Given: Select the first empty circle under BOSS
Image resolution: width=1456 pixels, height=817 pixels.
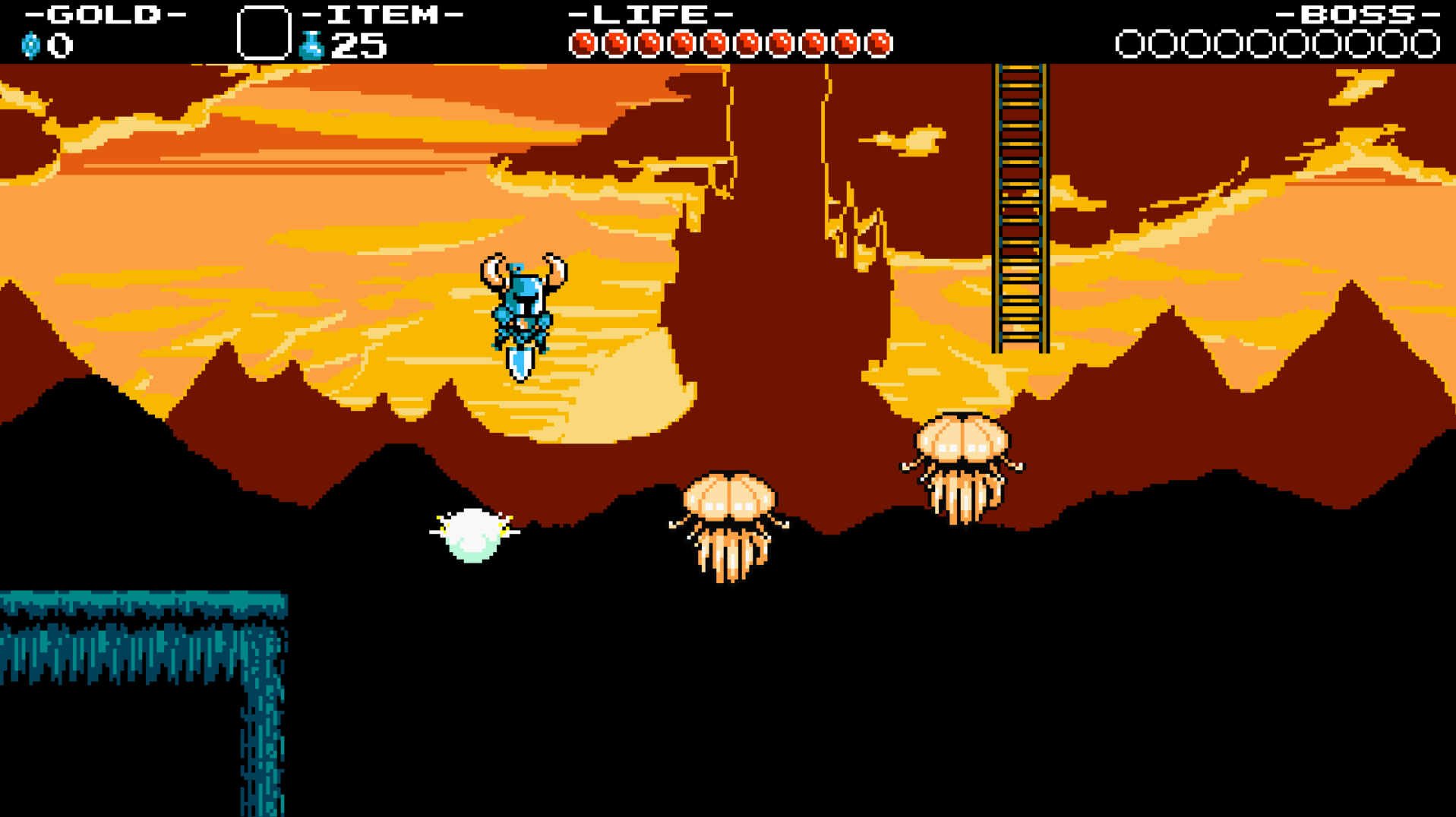Looking at the screenshot, I should (1131, 43).
